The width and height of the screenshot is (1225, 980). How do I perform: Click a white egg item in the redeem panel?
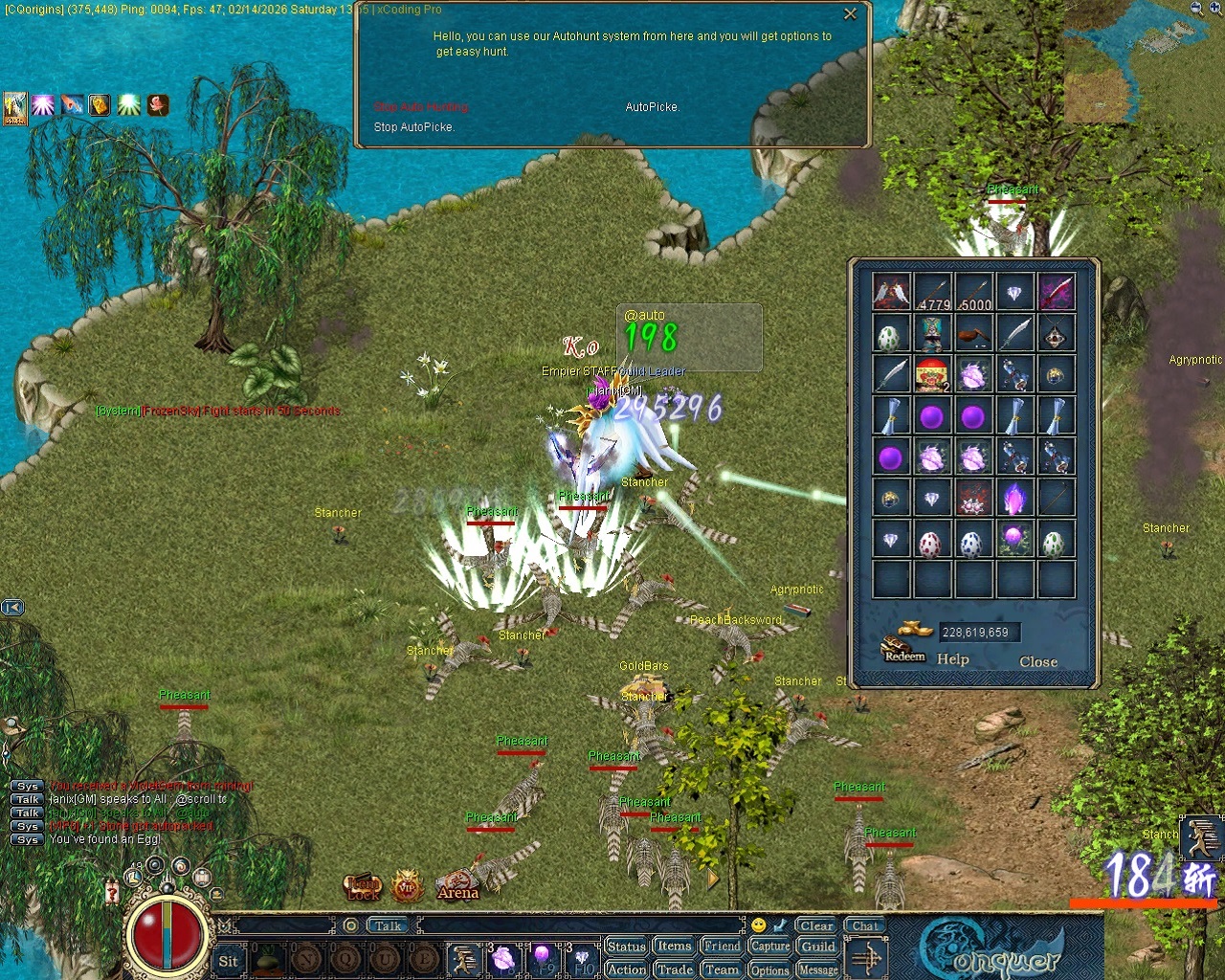(x=889, y=333)
